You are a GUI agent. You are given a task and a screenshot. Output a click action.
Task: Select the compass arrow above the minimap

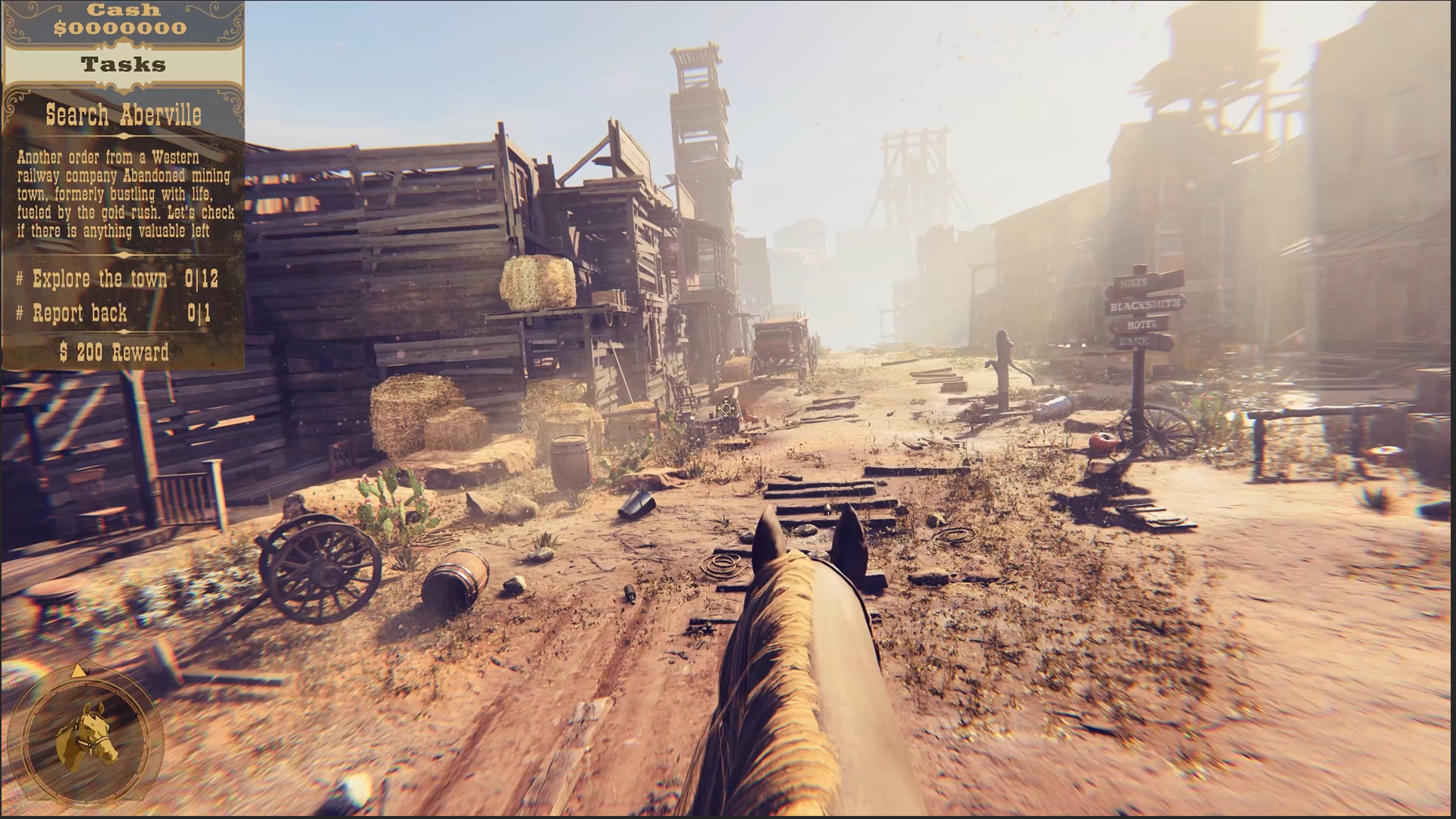click(x=77, y=672)
